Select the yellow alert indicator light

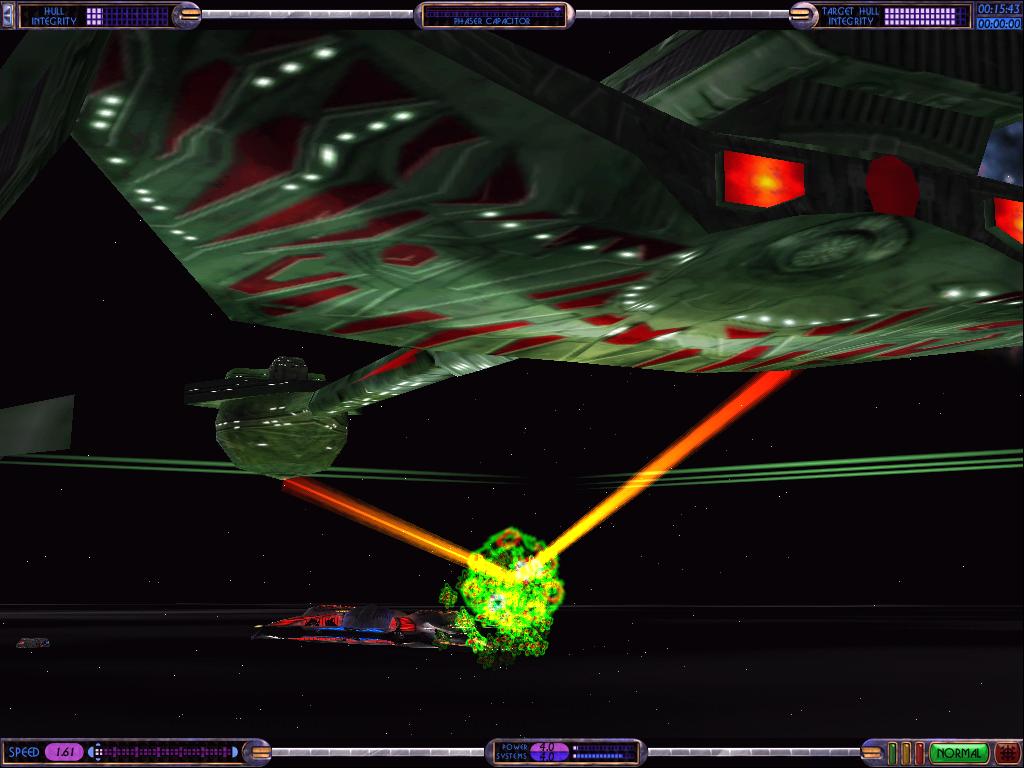pos(906,752)
